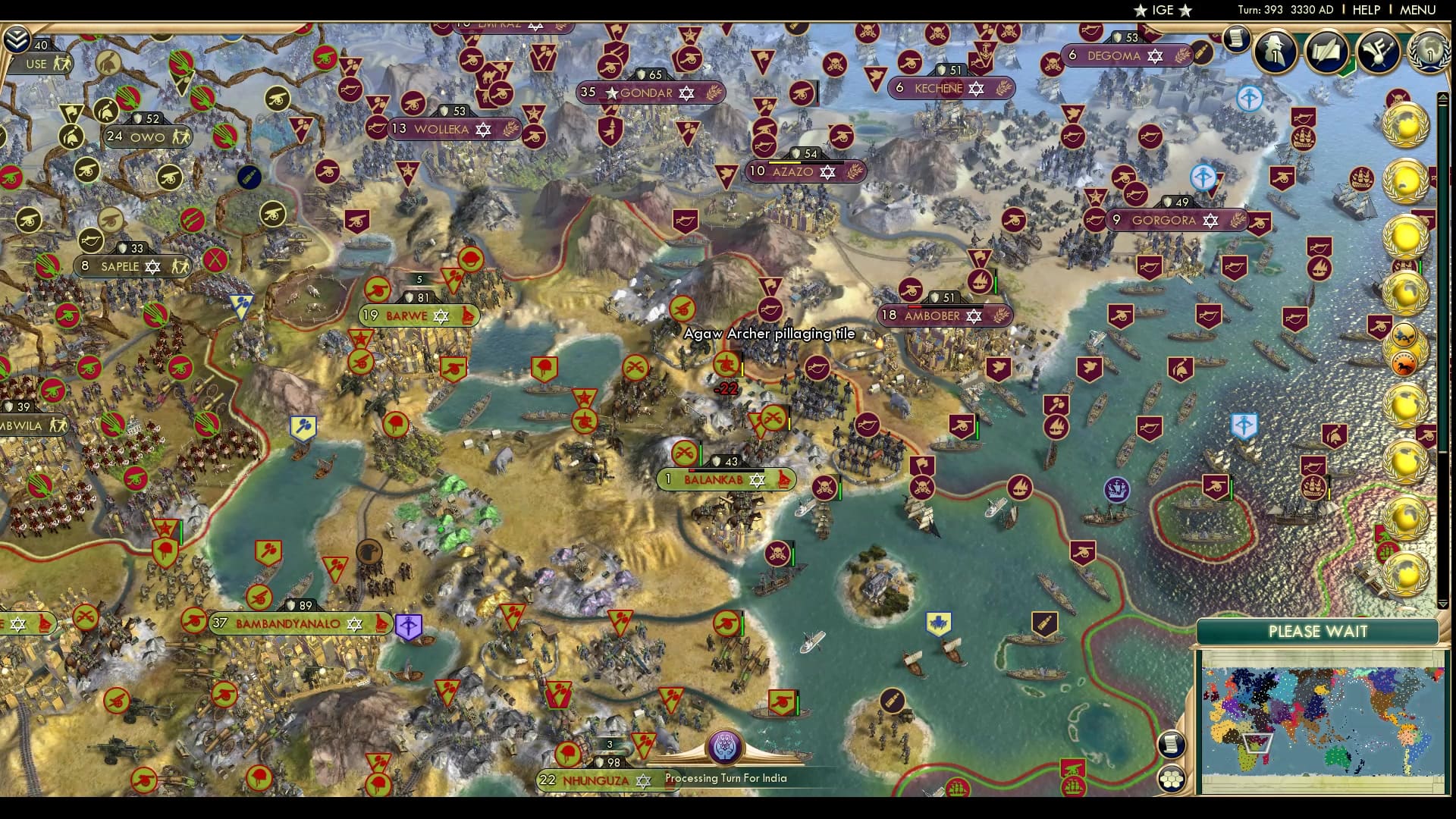Choose the Bambandyanalo city banner
The width and height of the screenshot is (1456, 819).
288,624
